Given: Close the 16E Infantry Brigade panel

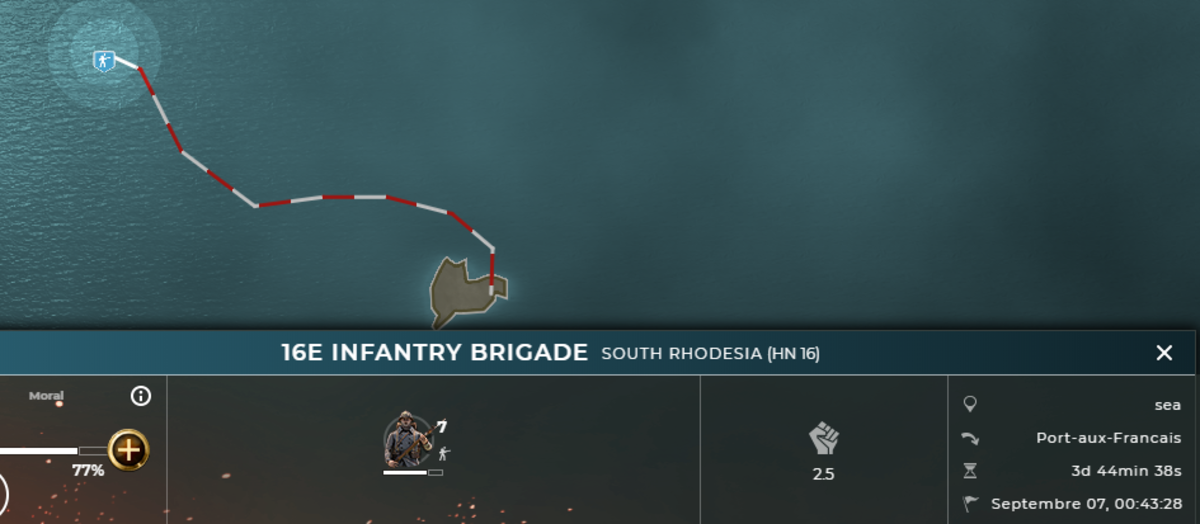Looking at the screenshot, I should pos(1164,353).
